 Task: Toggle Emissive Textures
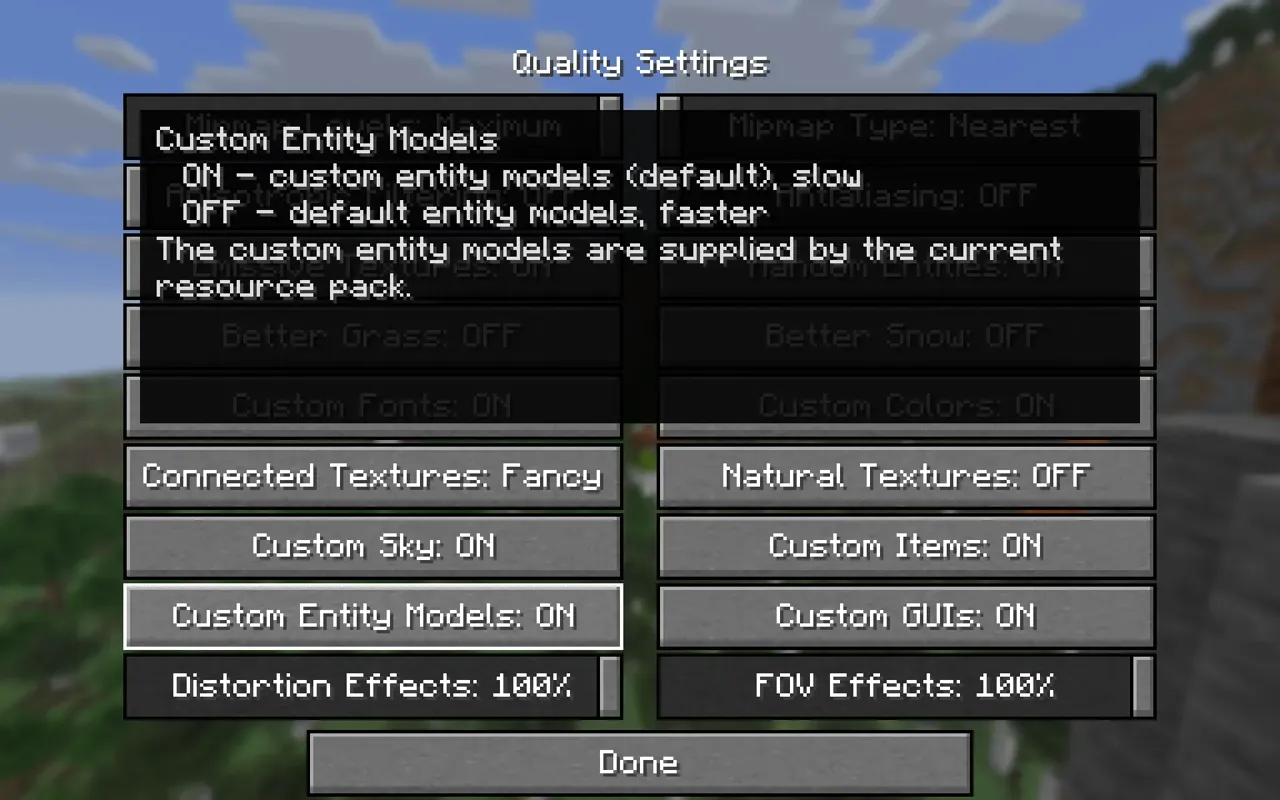[373, 266]
